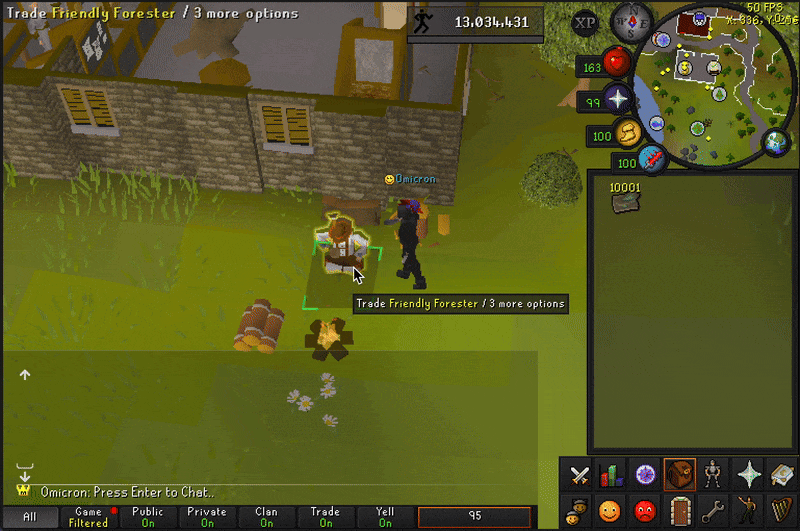Open the Settings wrench tab
This screenshot has height=531, width=800.
[x=713, y=509]
